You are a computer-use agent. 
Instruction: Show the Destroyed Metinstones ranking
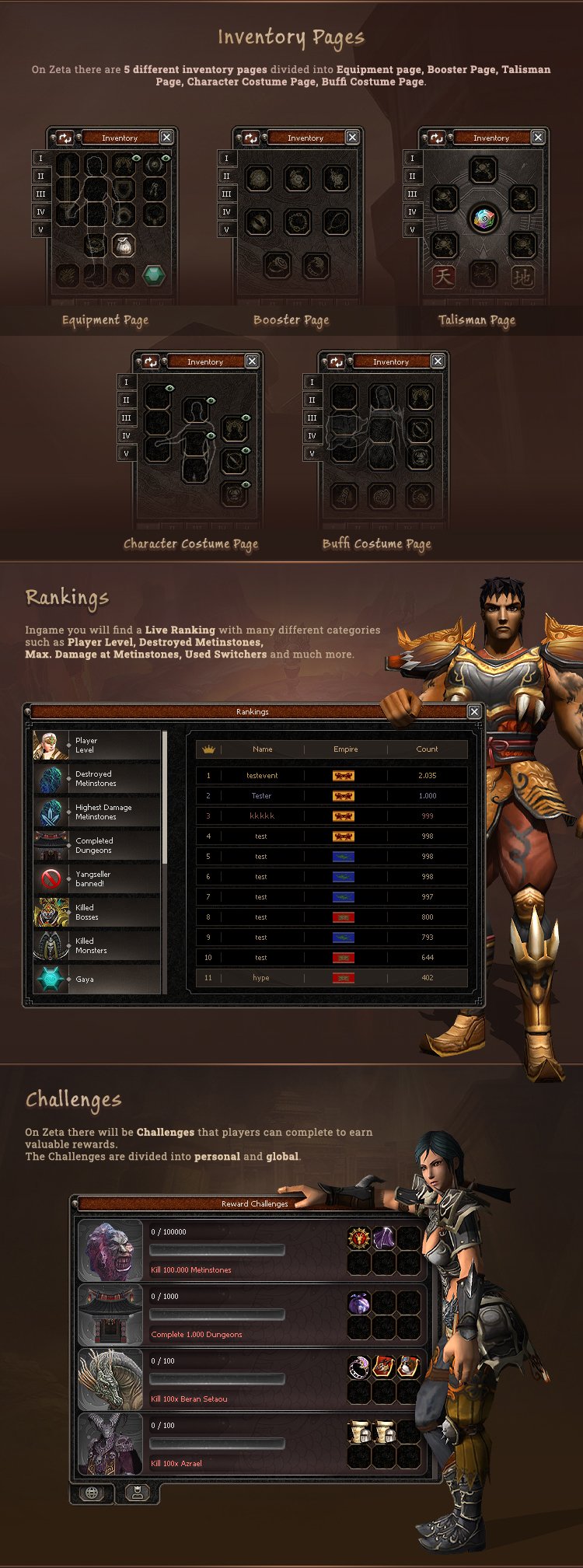[96, 779]
